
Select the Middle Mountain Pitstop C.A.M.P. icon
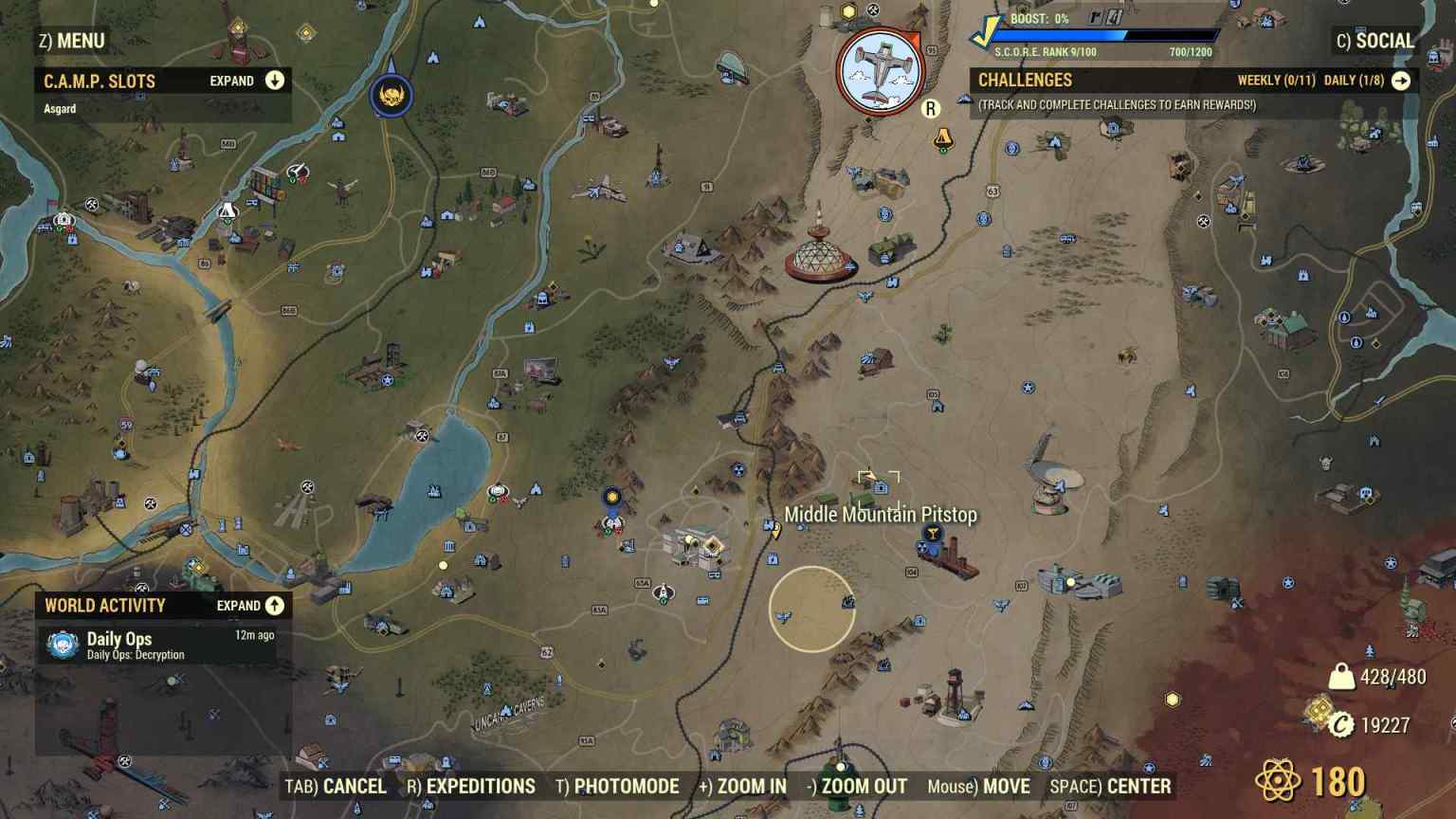(880, 486)
